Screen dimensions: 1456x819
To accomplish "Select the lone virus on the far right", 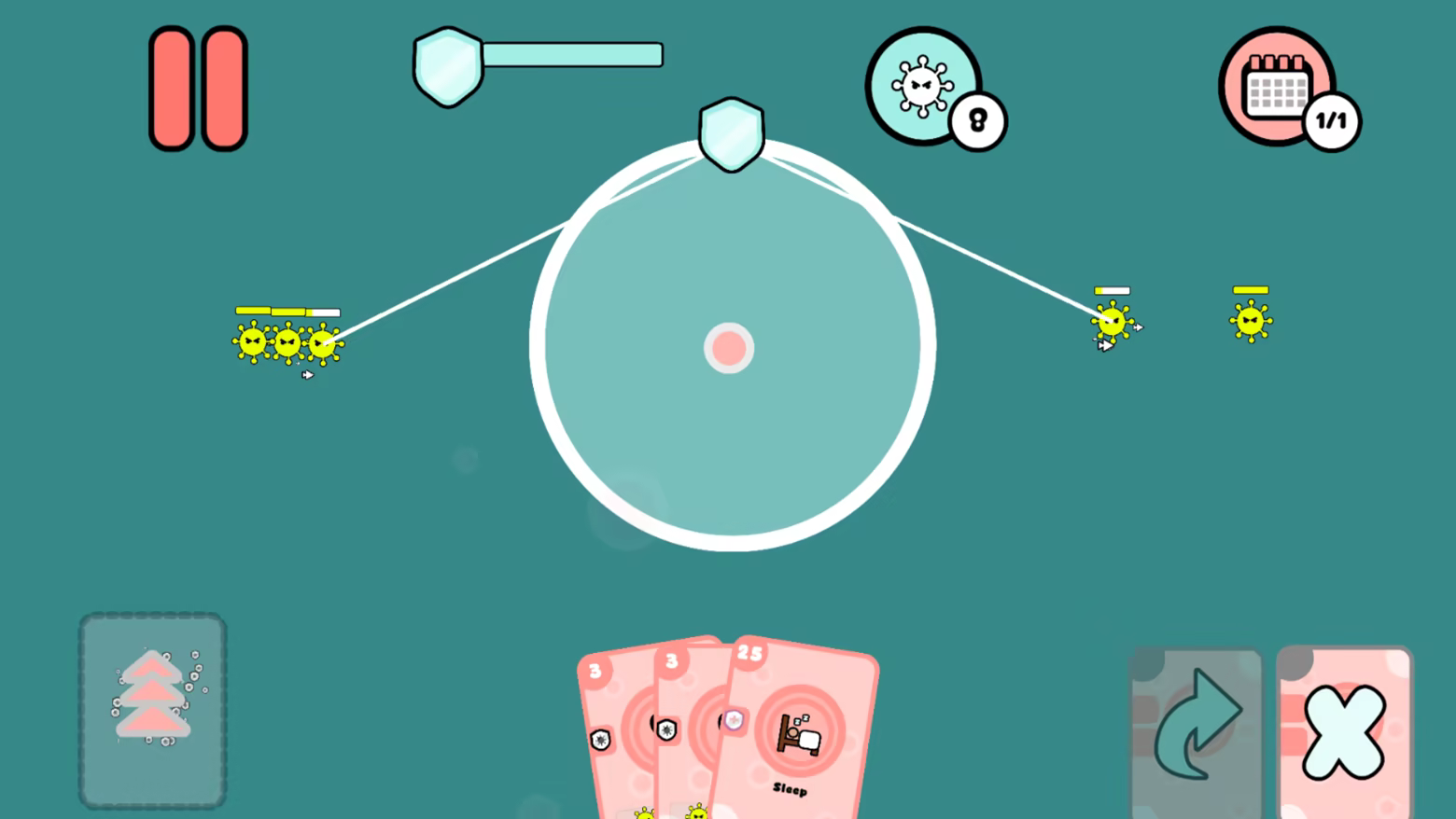I will tap(1249, 322).
